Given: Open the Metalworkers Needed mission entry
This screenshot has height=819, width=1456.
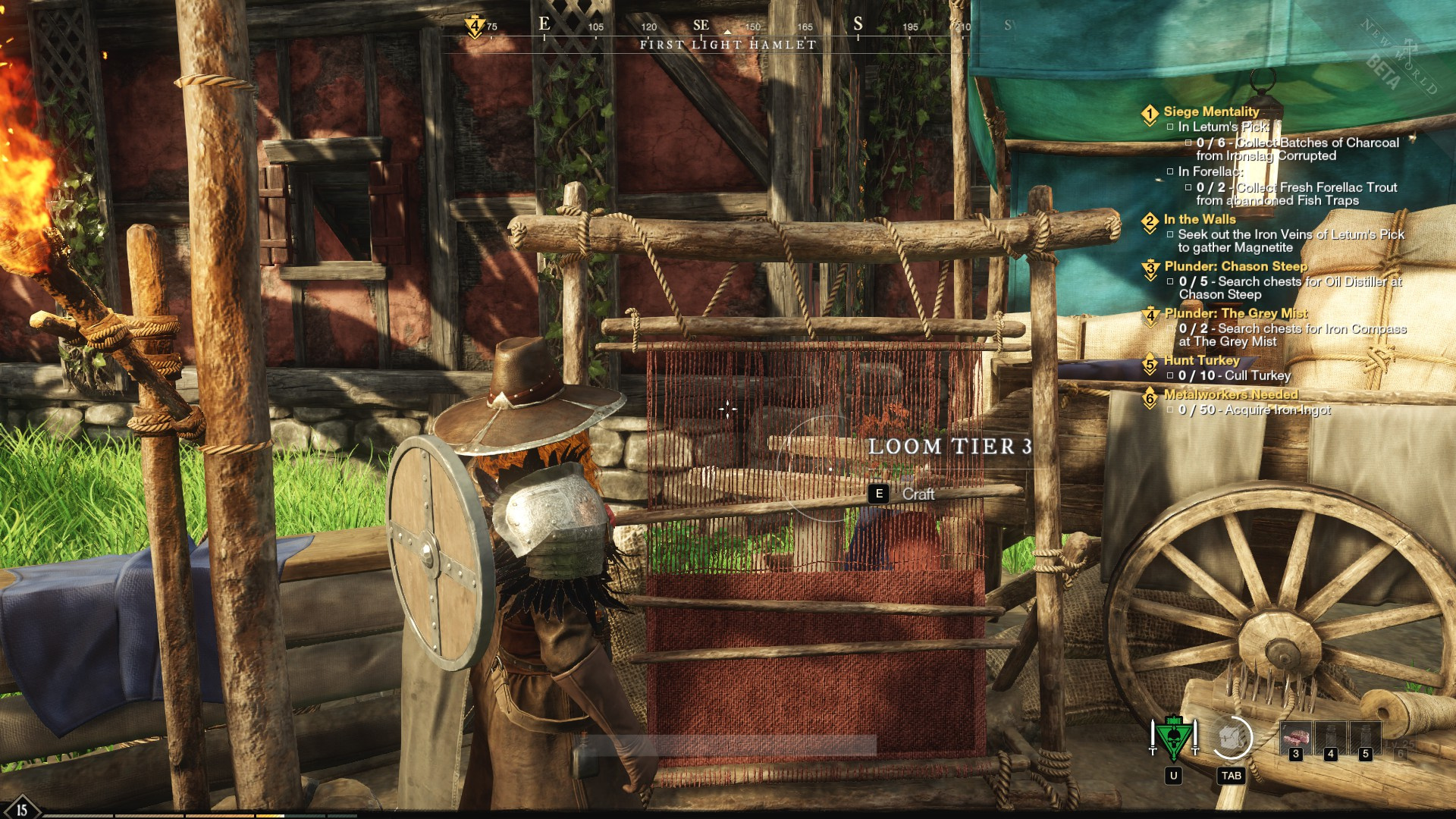Looking at the screenshot, I should pos(1231,394).
